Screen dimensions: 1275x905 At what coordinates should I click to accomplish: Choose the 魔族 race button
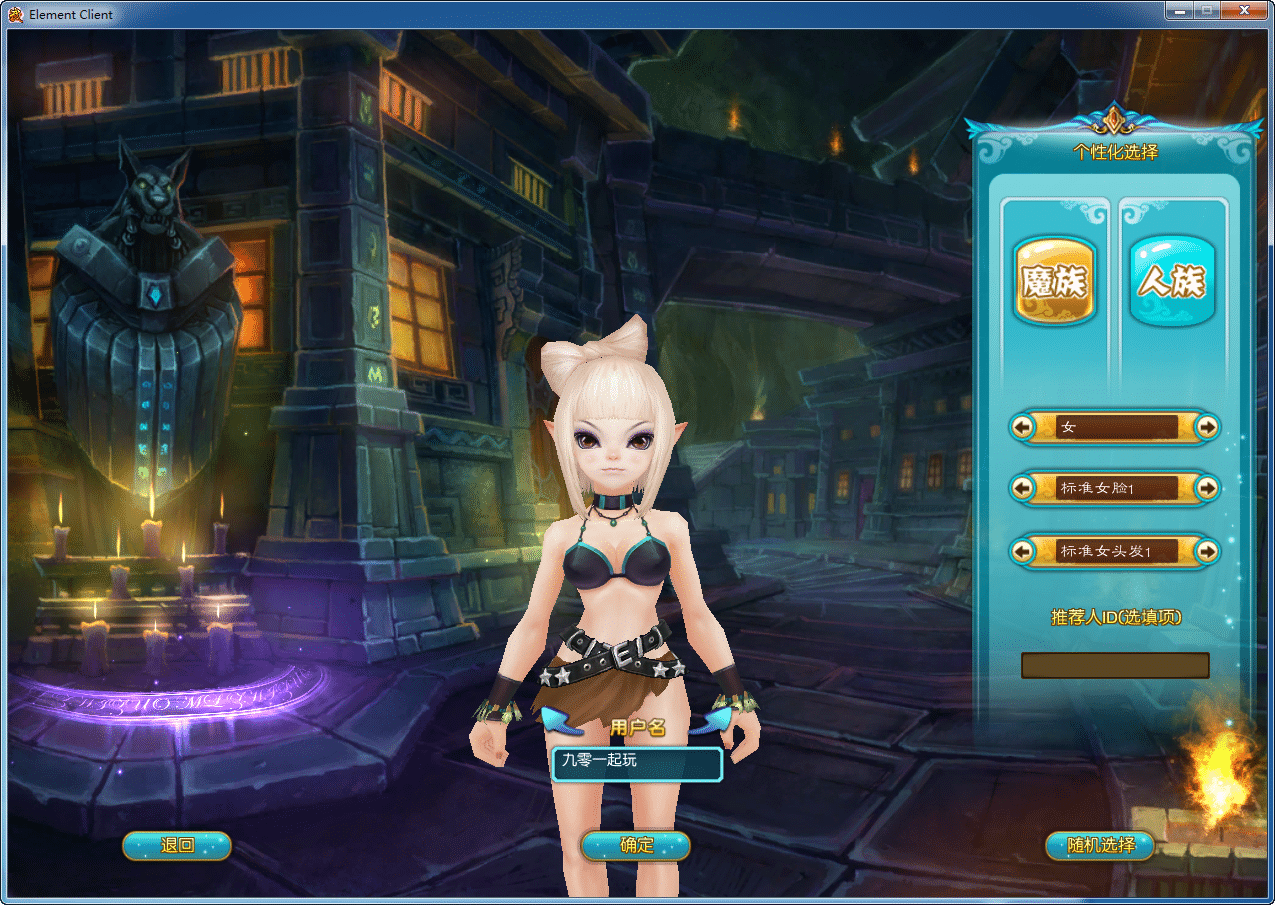1055,281
